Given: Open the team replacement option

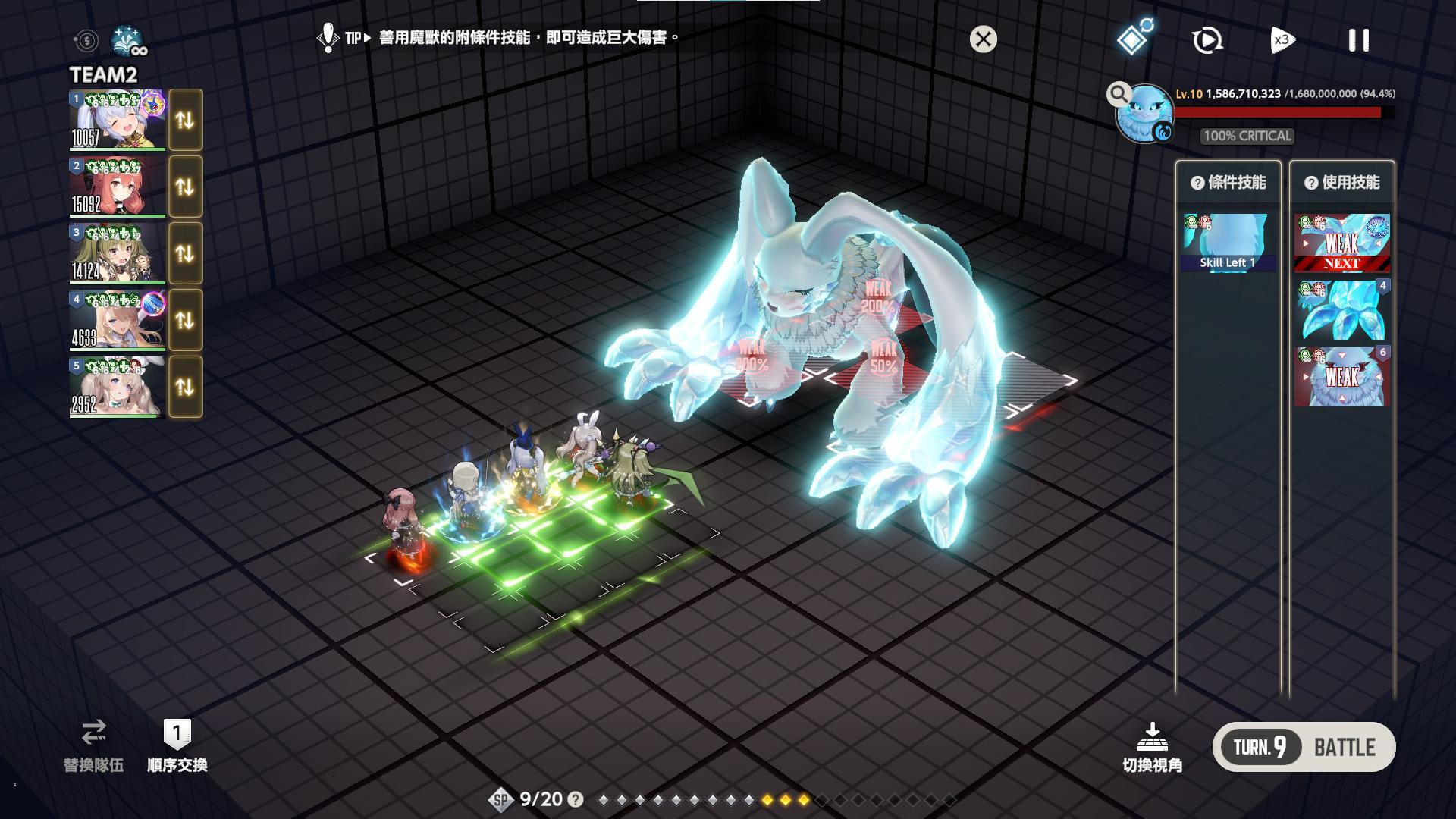Looking at the screenshot, I should [x=93, y=745].
